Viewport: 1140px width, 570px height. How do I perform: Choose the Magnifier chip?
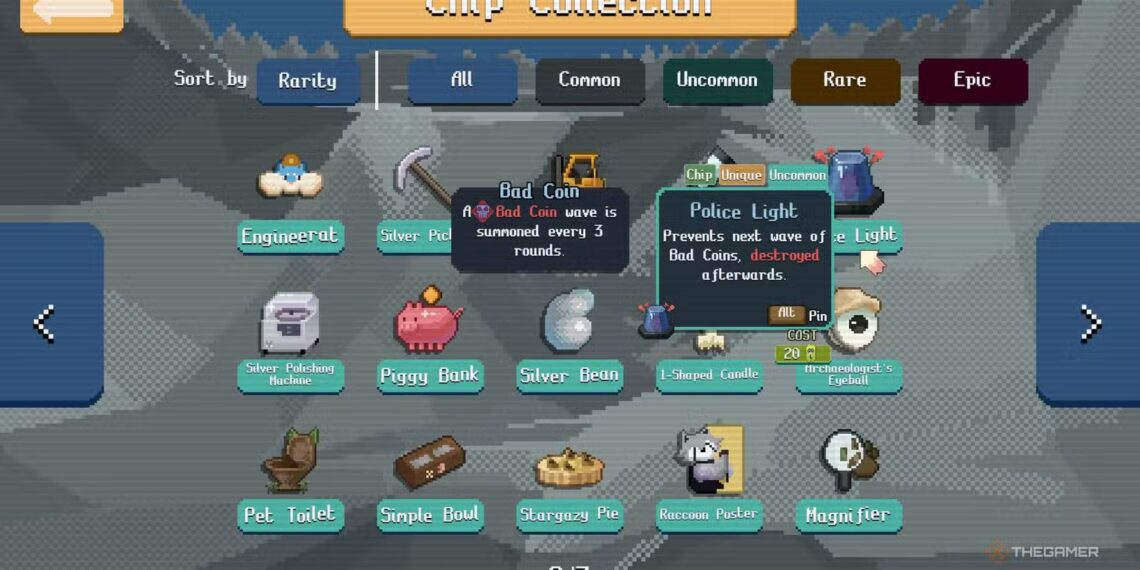(x=848, y=460)
